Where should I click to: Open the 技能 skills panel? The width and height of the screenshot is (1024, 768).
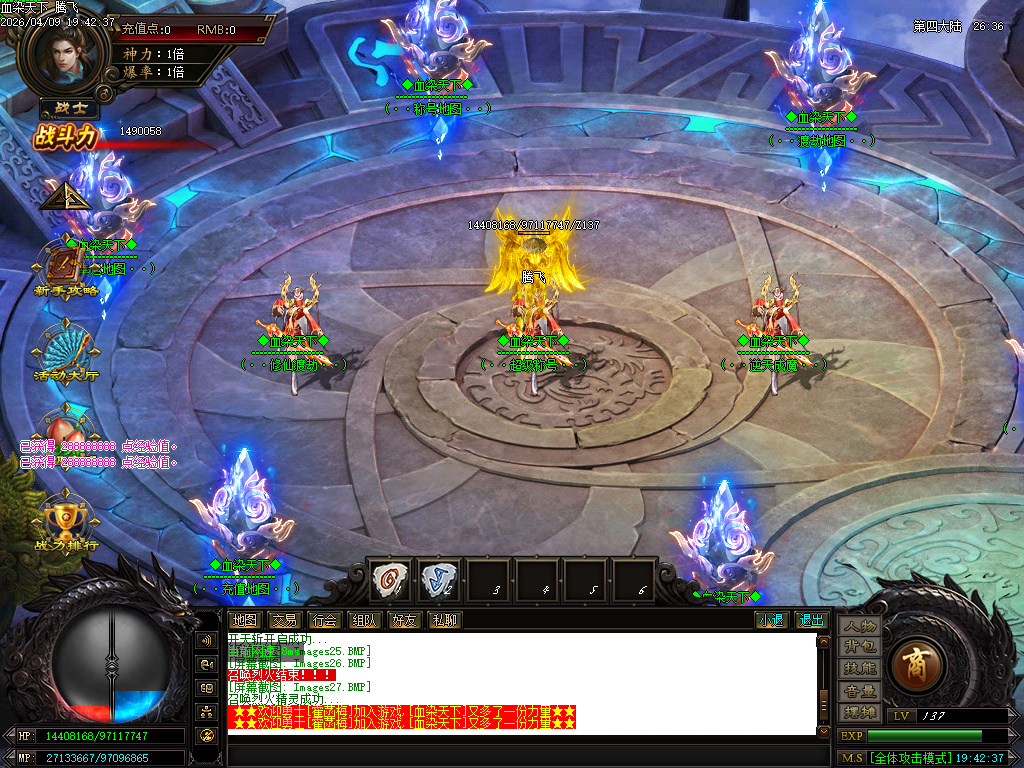pos(859,668)
